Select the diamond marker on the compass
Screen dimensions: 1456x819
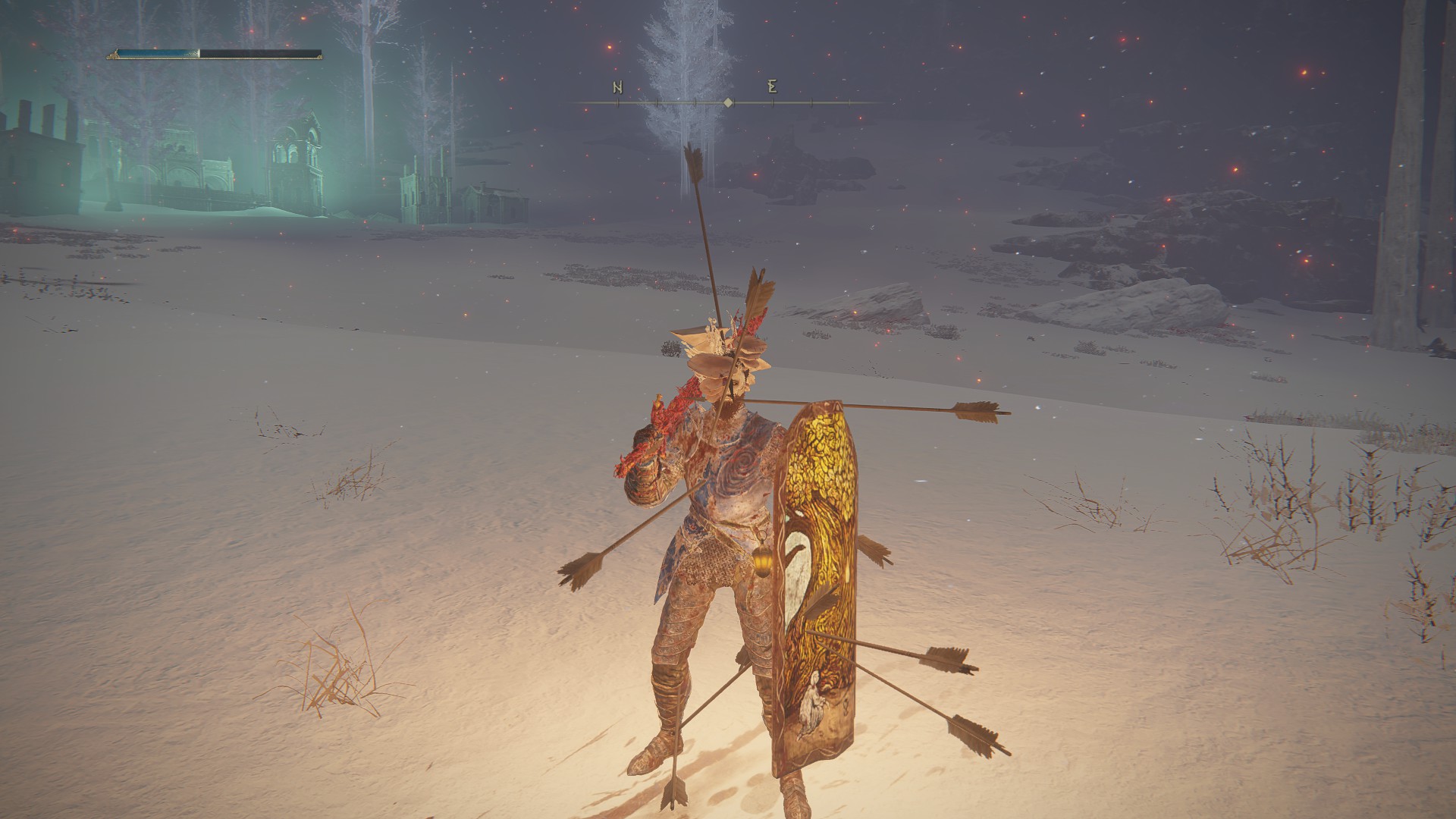coord(728,102)
